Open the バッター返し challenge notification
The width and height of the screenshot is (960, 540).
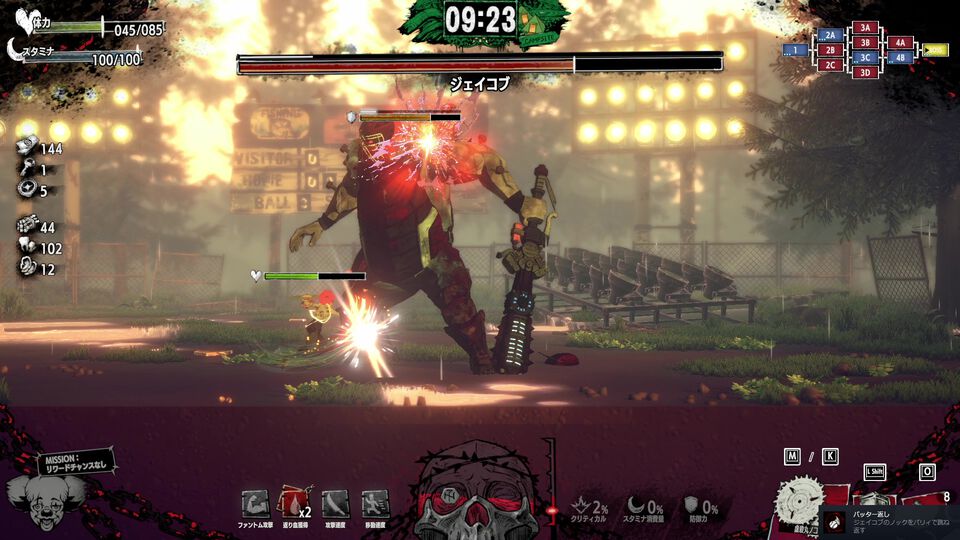click(888, 520)
